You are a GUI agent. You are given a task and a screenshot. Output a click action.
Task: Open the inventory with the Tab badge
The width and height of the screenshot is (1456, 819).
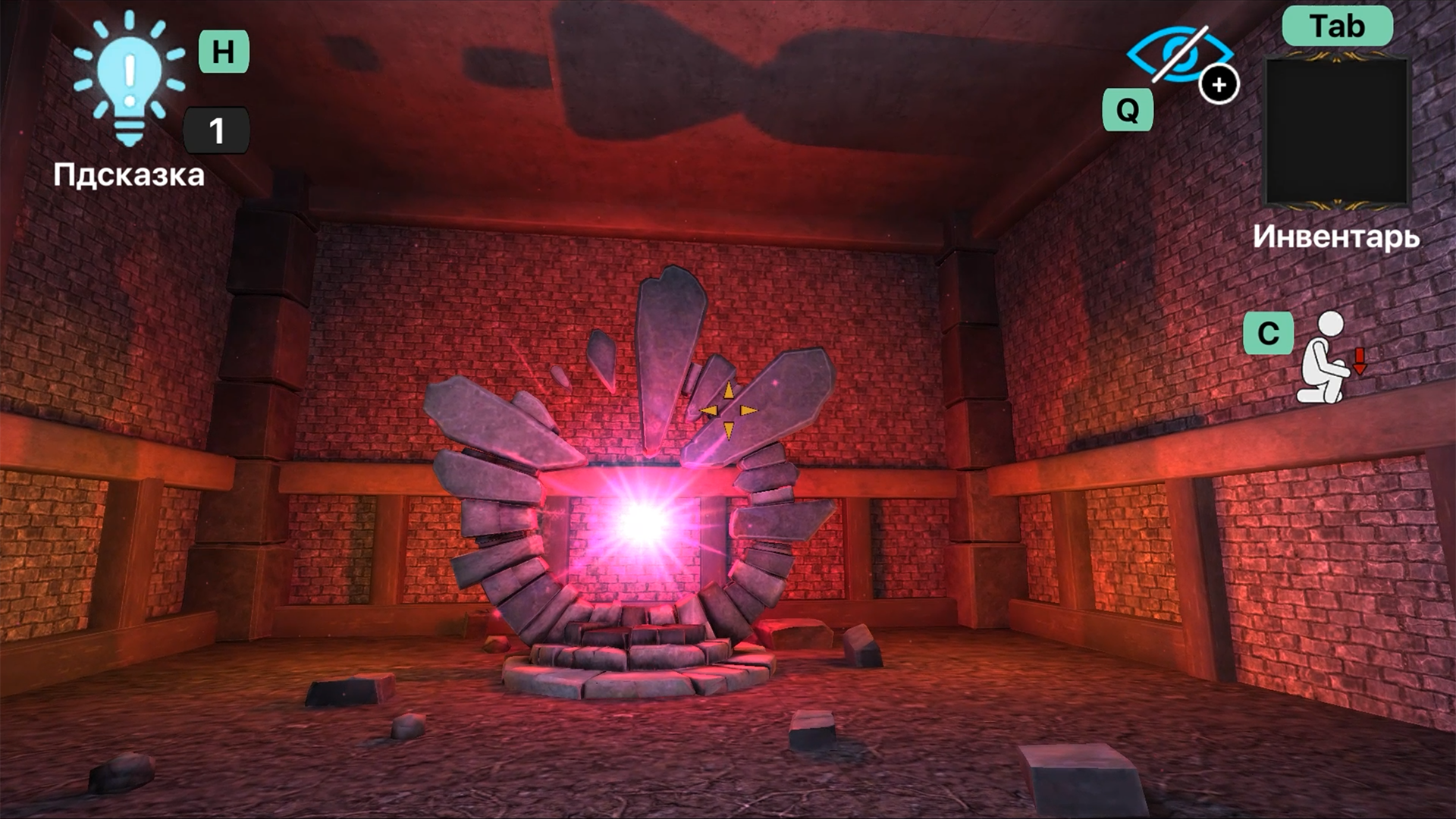click(x=1338, y=26)
